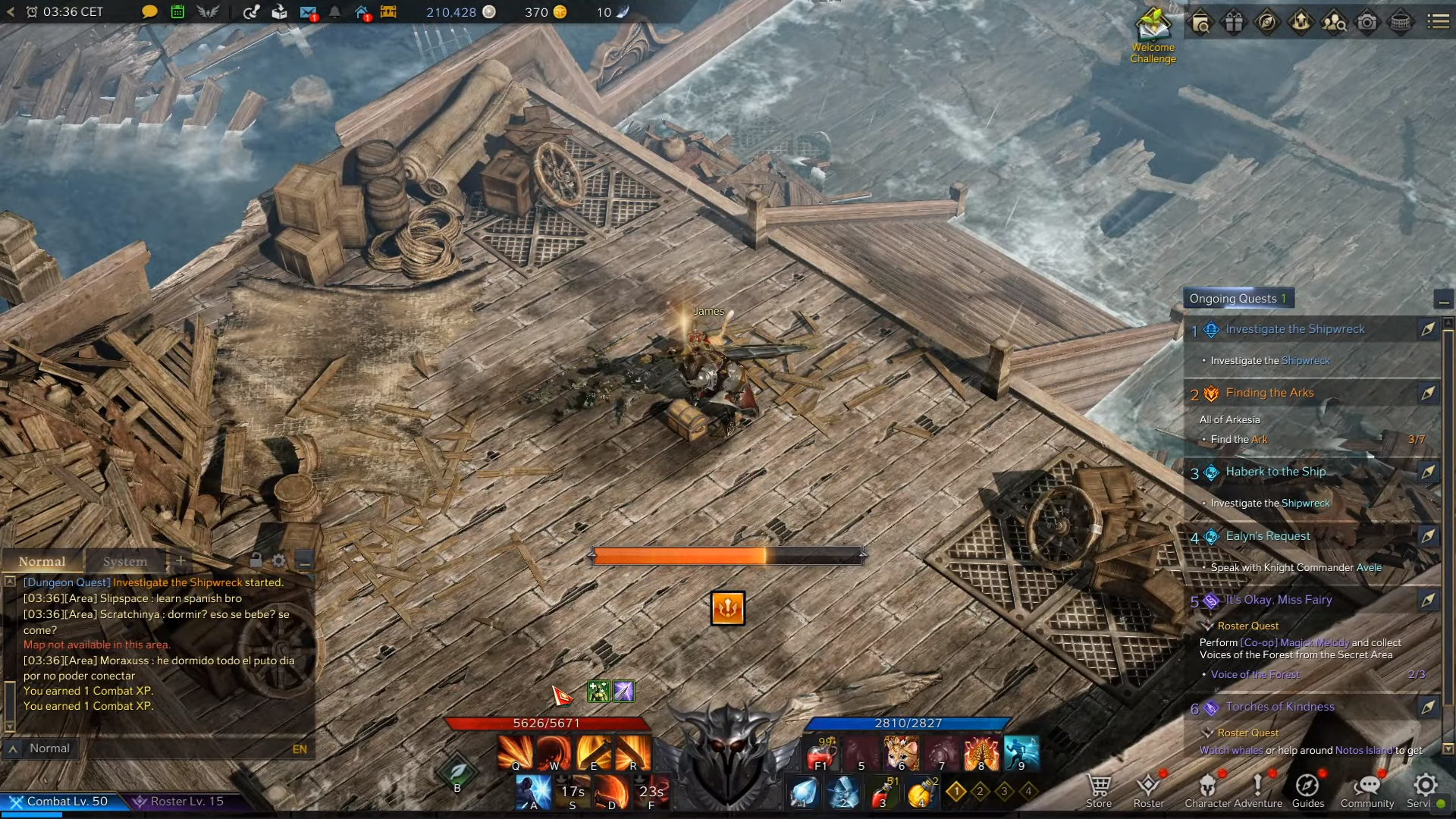Select the Normal chat tab
The width and height of the screenshot is (1456, 819).
click(x=42, y=562)
